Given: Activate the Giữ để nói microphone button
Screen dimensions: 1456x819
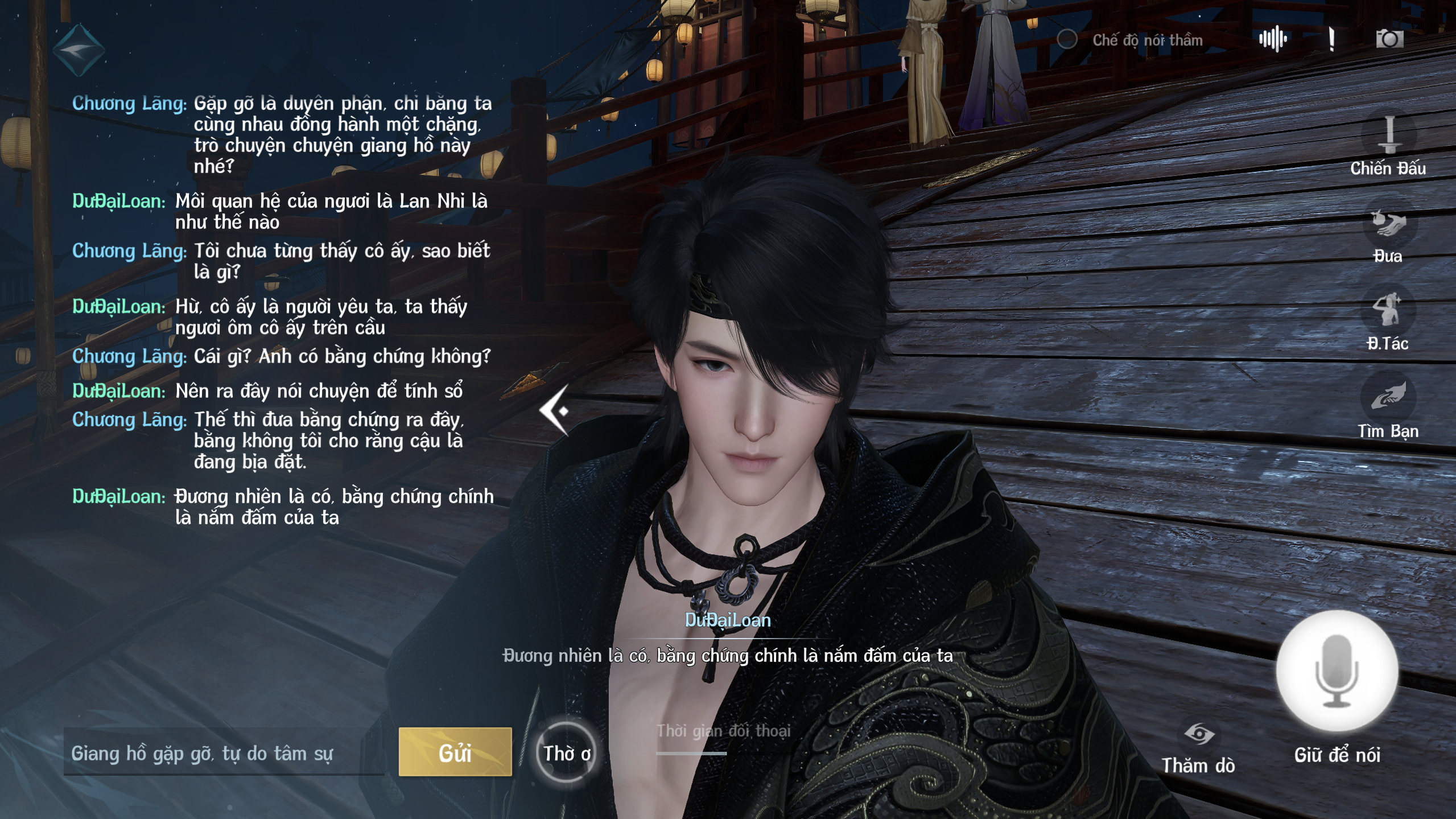Looking at the screenshot, I should pyautogui.click(x=1337, y=671).
